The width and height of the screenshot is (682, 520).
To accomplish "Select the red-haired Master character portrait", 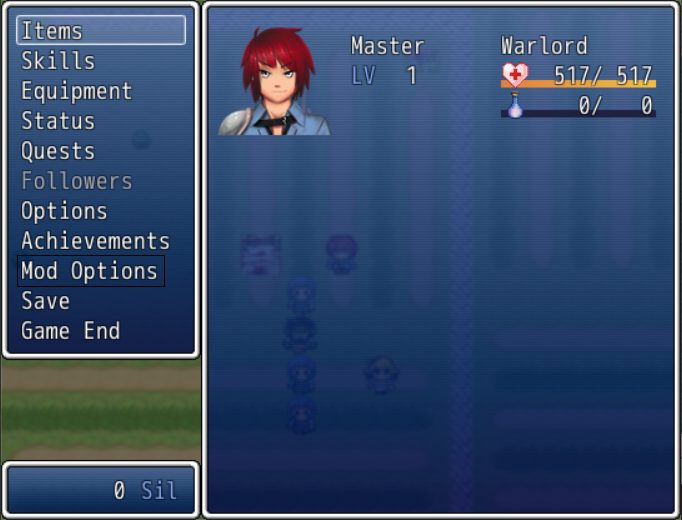I will 275,84.
